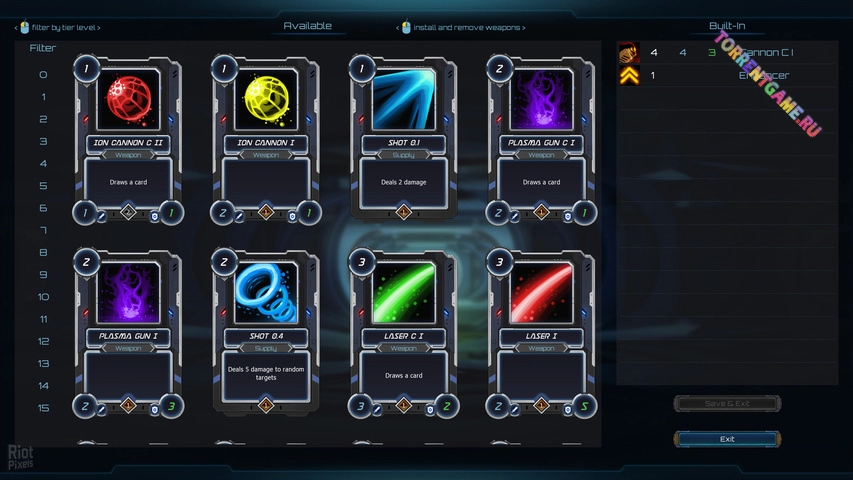The height and width of the screenshot is (480, 853).
Task: Select the Plasma Gun C I card
Action: (x=541, y=140)
